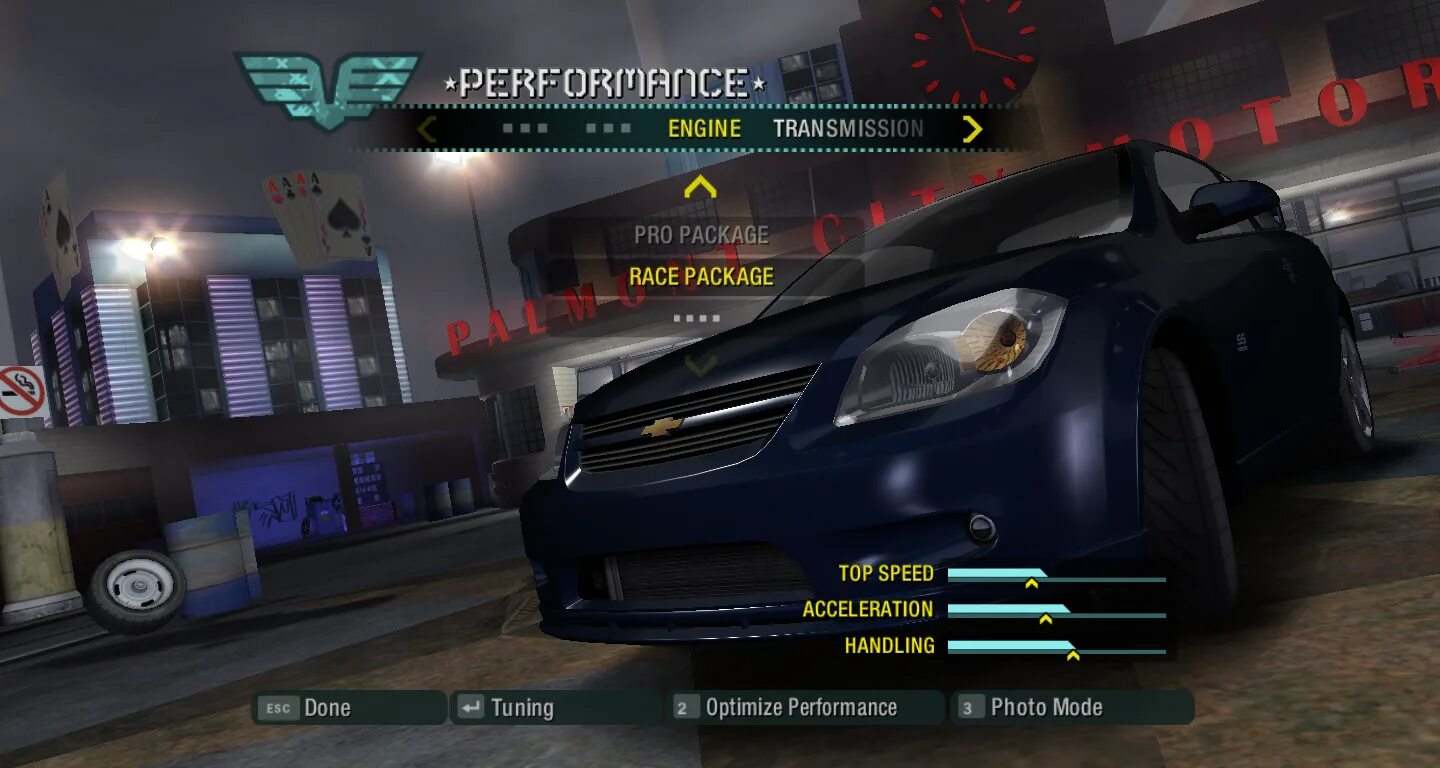Click the left arrow in the category bar
This screenshot has width=1440, height=768.
tap(427, 129)
